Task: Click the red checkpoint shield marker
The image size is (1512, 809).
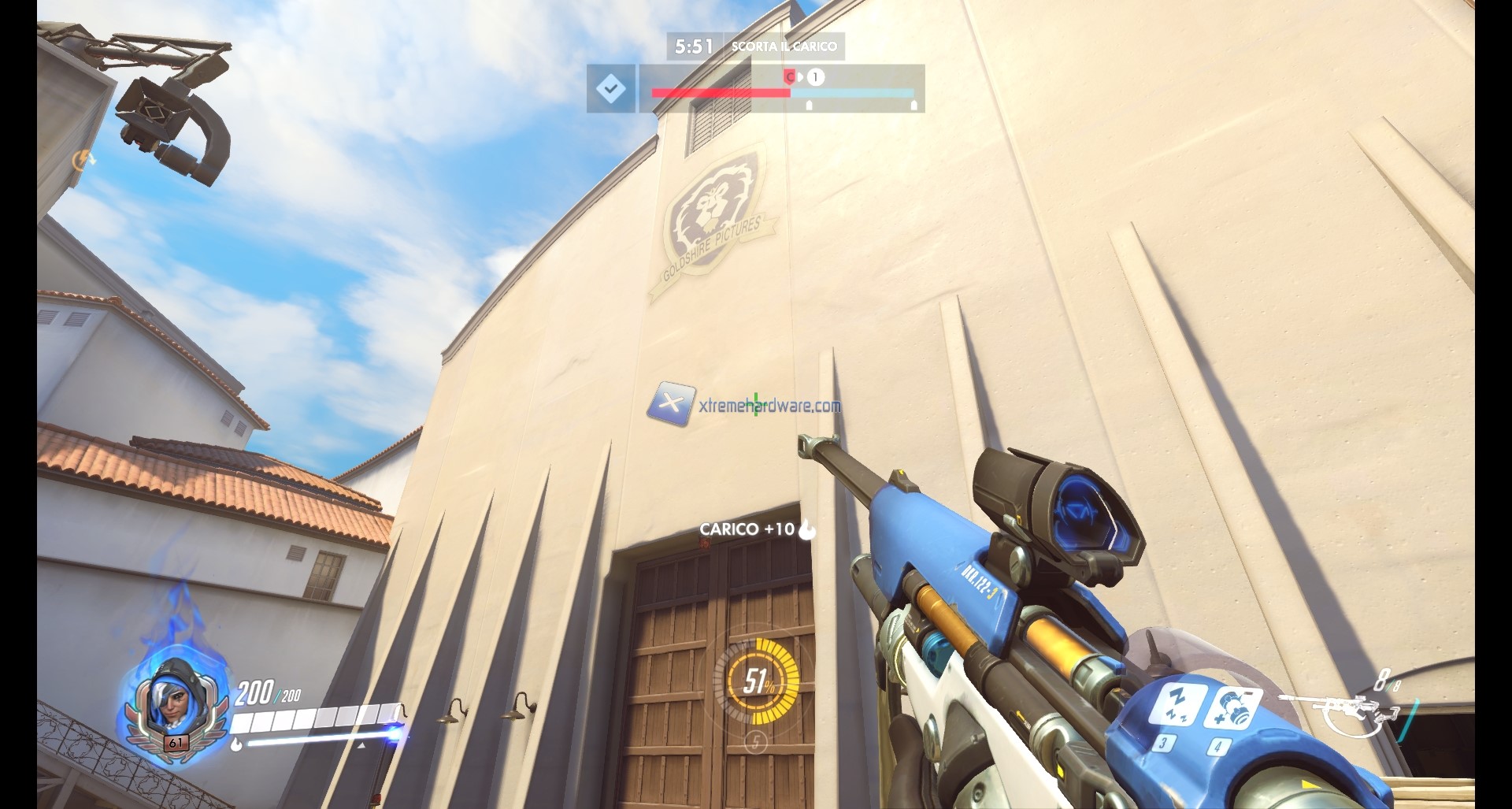Action: [x=790, y=77]
